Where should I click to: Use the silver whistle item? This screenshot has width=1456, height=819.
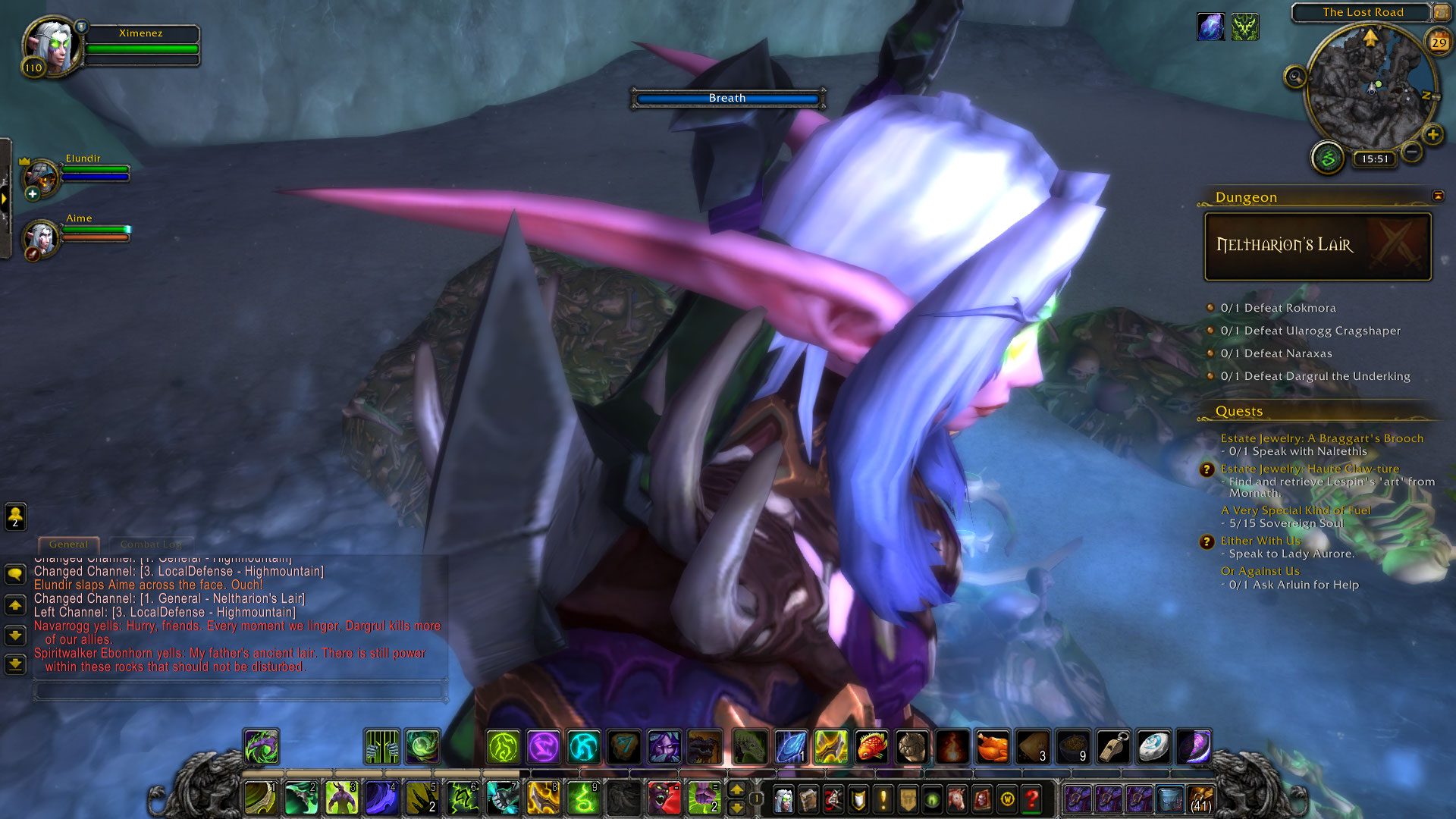(1113, 747)
